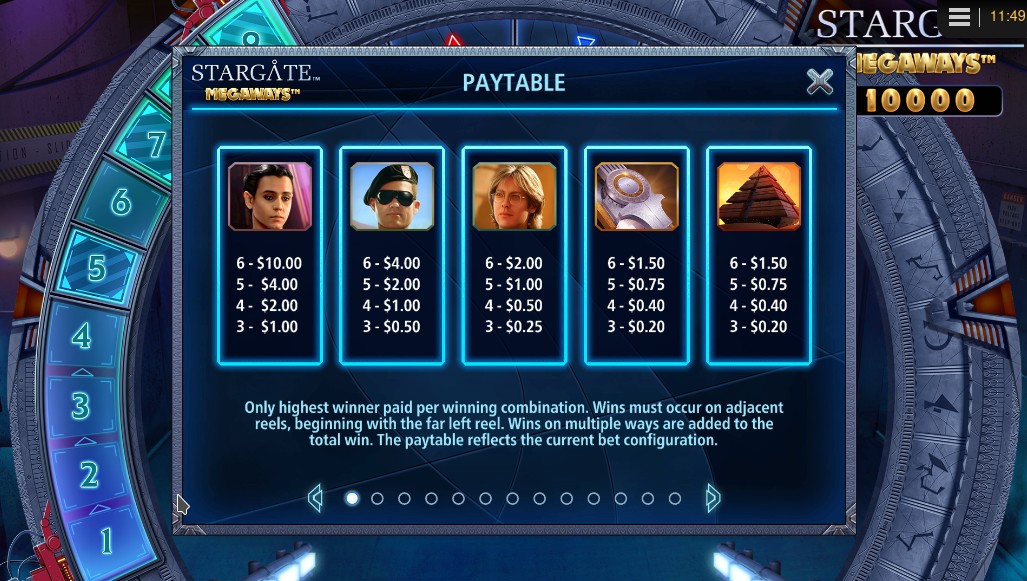The image size is (1027, 581).
Task: Go to the next paytable page
Action: point(712,497)
